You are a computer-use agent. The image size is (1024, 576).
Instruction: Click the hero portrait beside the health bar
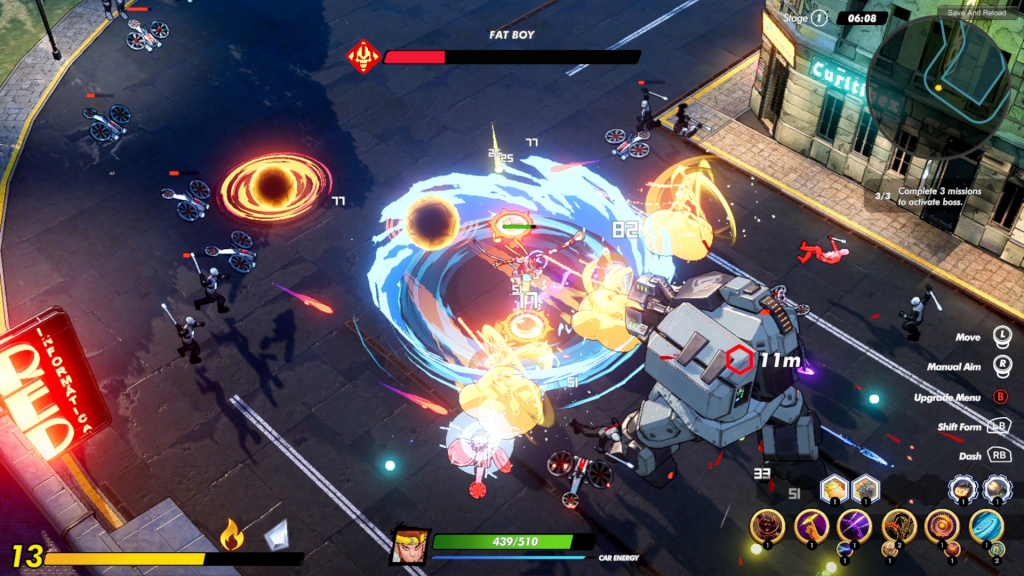410,544
